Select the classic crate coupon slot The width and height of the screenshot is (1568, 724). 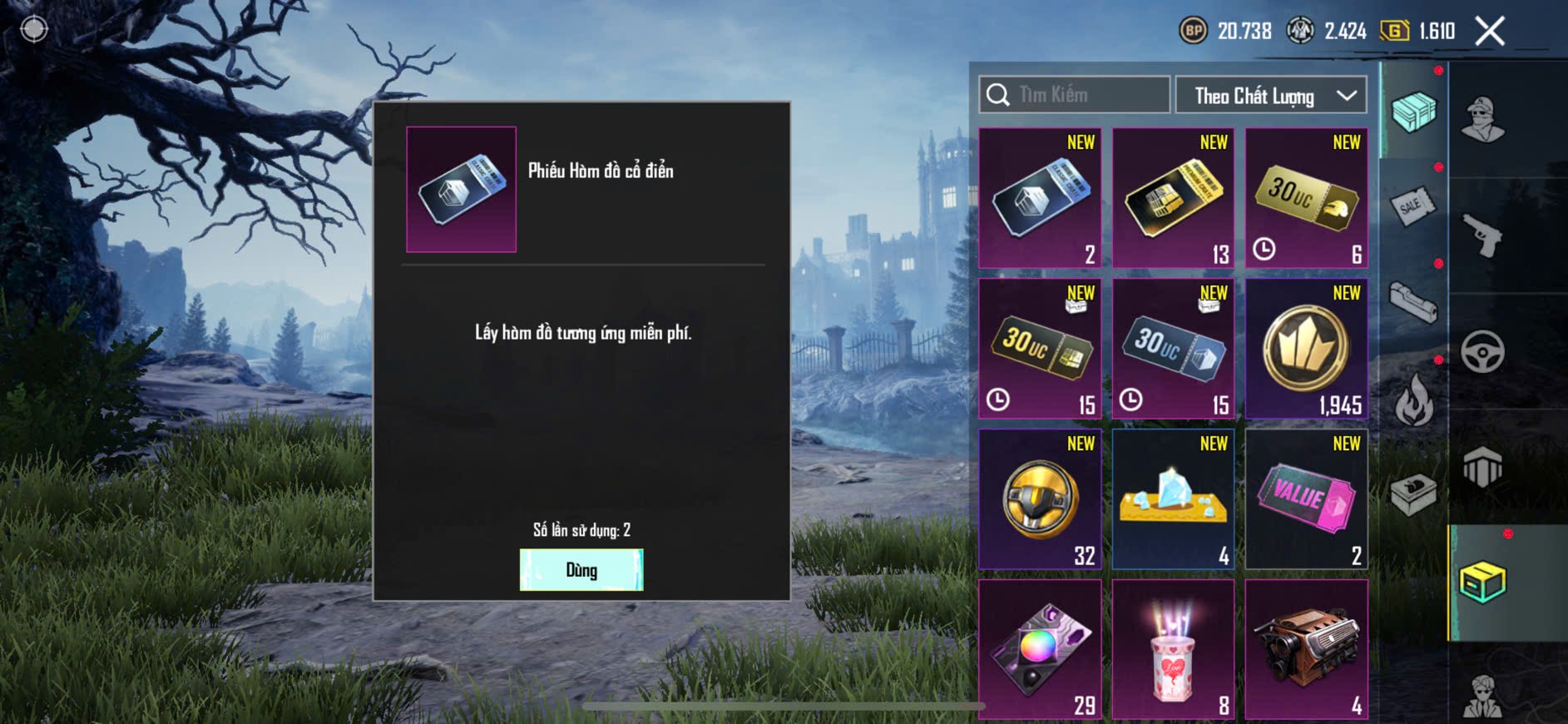click(1040, 198)
